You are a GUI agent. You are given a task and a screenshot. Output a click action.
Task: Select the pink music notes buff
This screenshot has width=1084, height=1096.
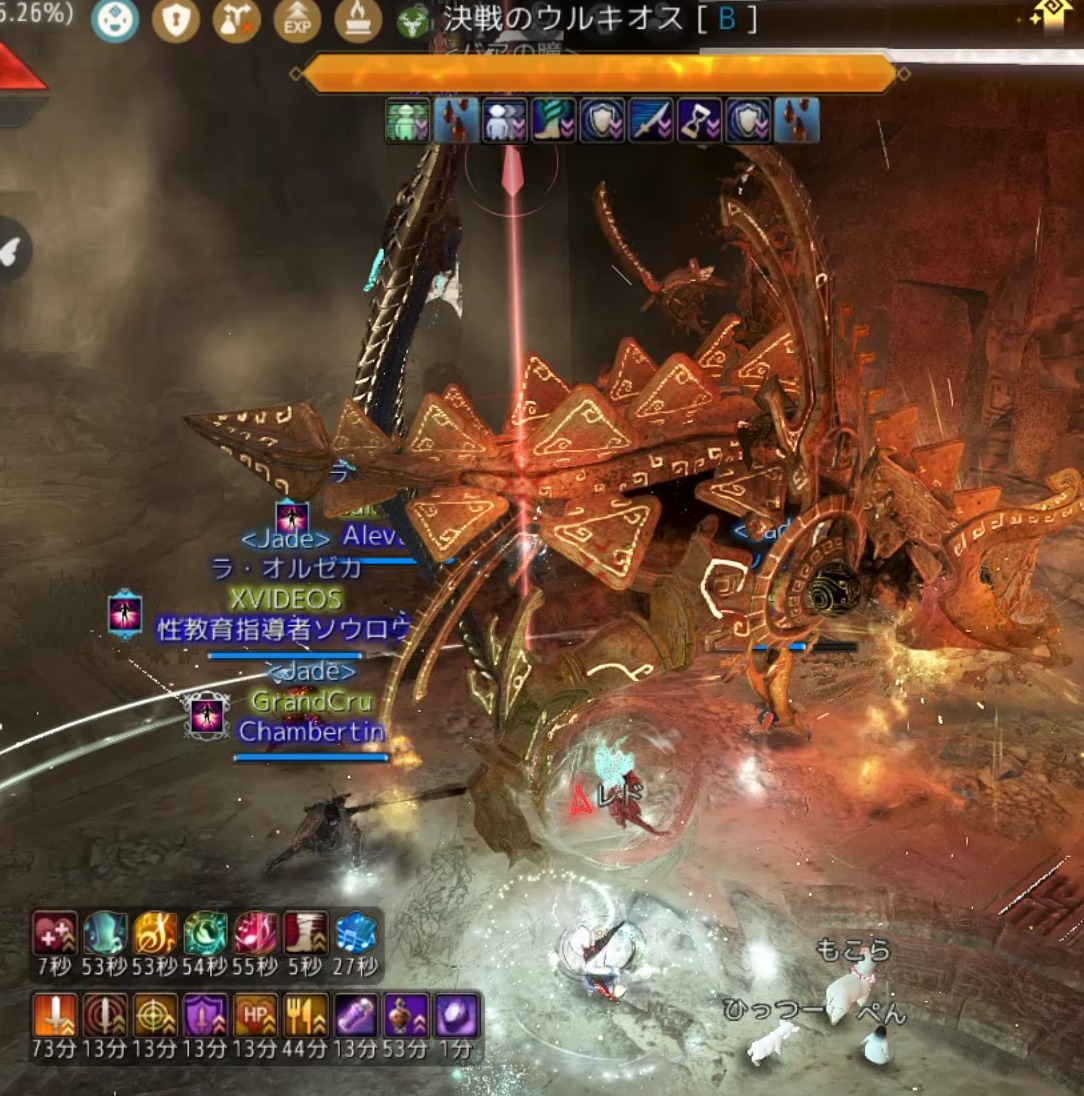(x=255, y=934)
